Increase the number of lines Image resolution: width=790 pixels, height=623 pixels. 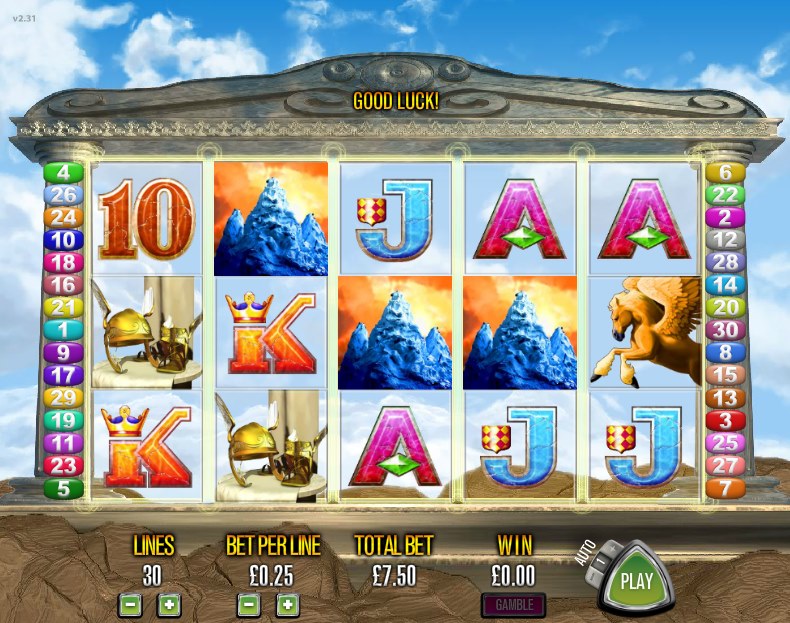(168, 604)
